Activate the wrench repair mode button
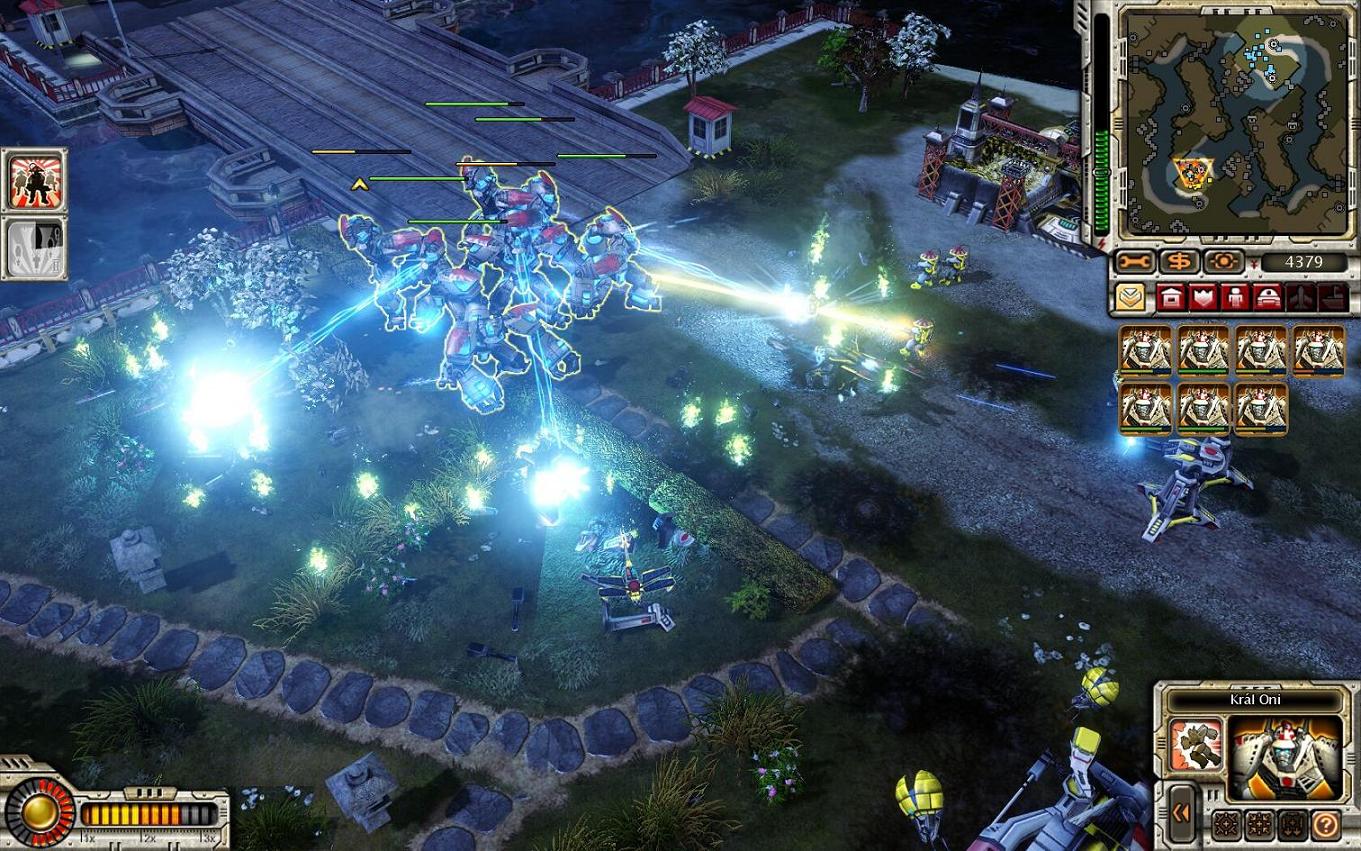This screenshot has width=1361, height=851. click(1134, 263)
